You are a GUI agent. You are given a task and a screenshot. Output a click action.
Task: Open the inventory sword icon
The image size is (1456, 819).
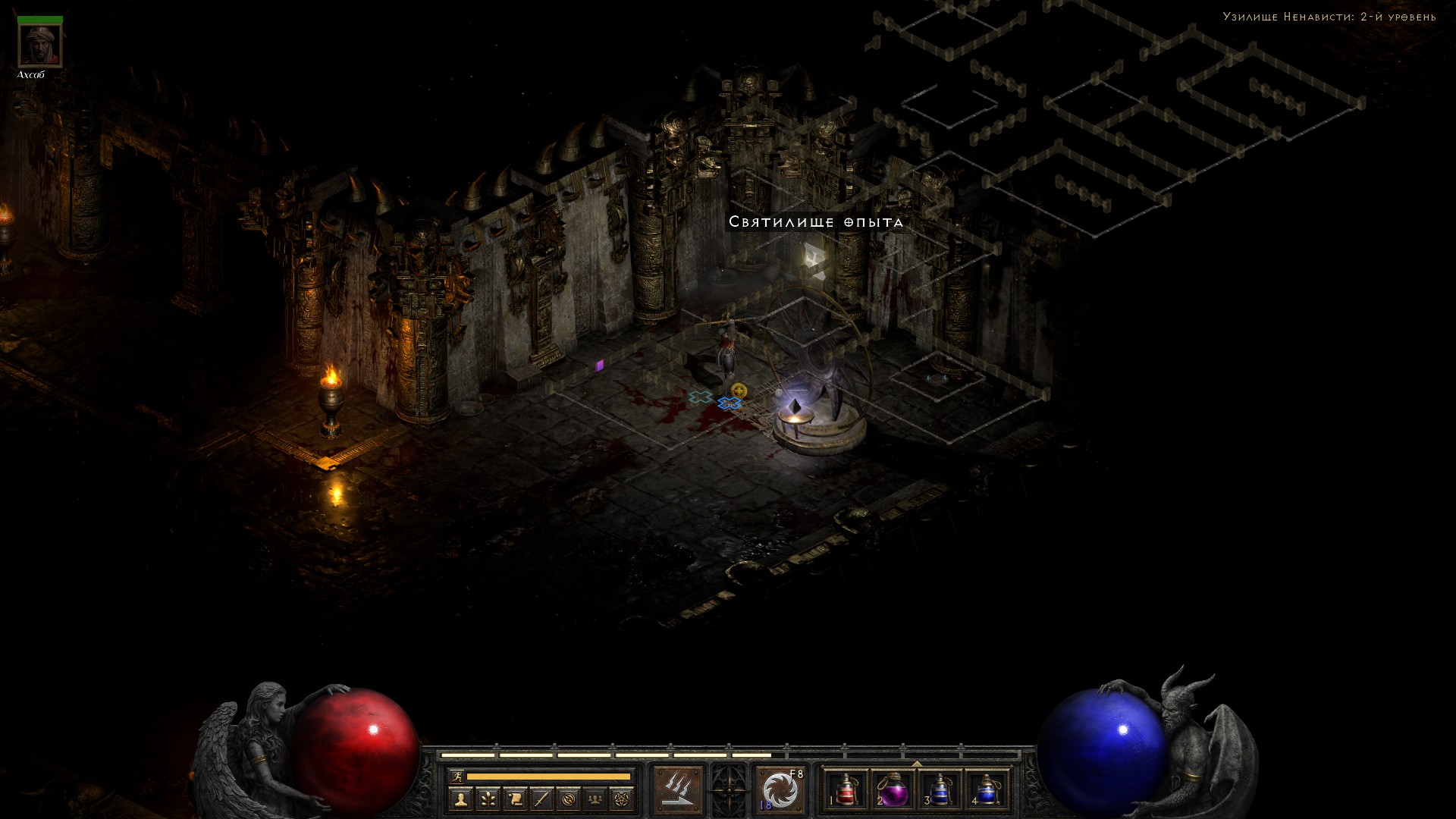(541, 799)
